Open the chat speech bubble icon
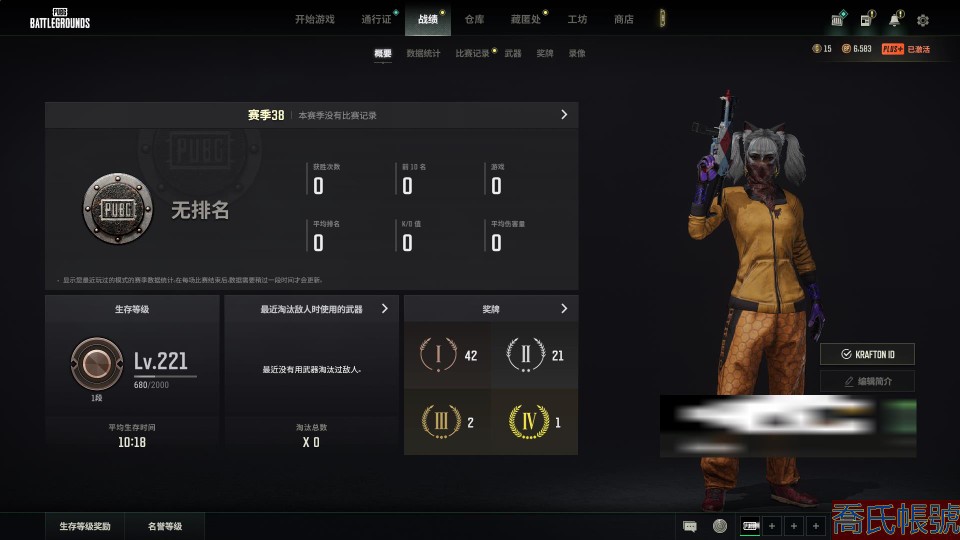Image resolution: width=960 pixels, height=540 pixels. 690,526
